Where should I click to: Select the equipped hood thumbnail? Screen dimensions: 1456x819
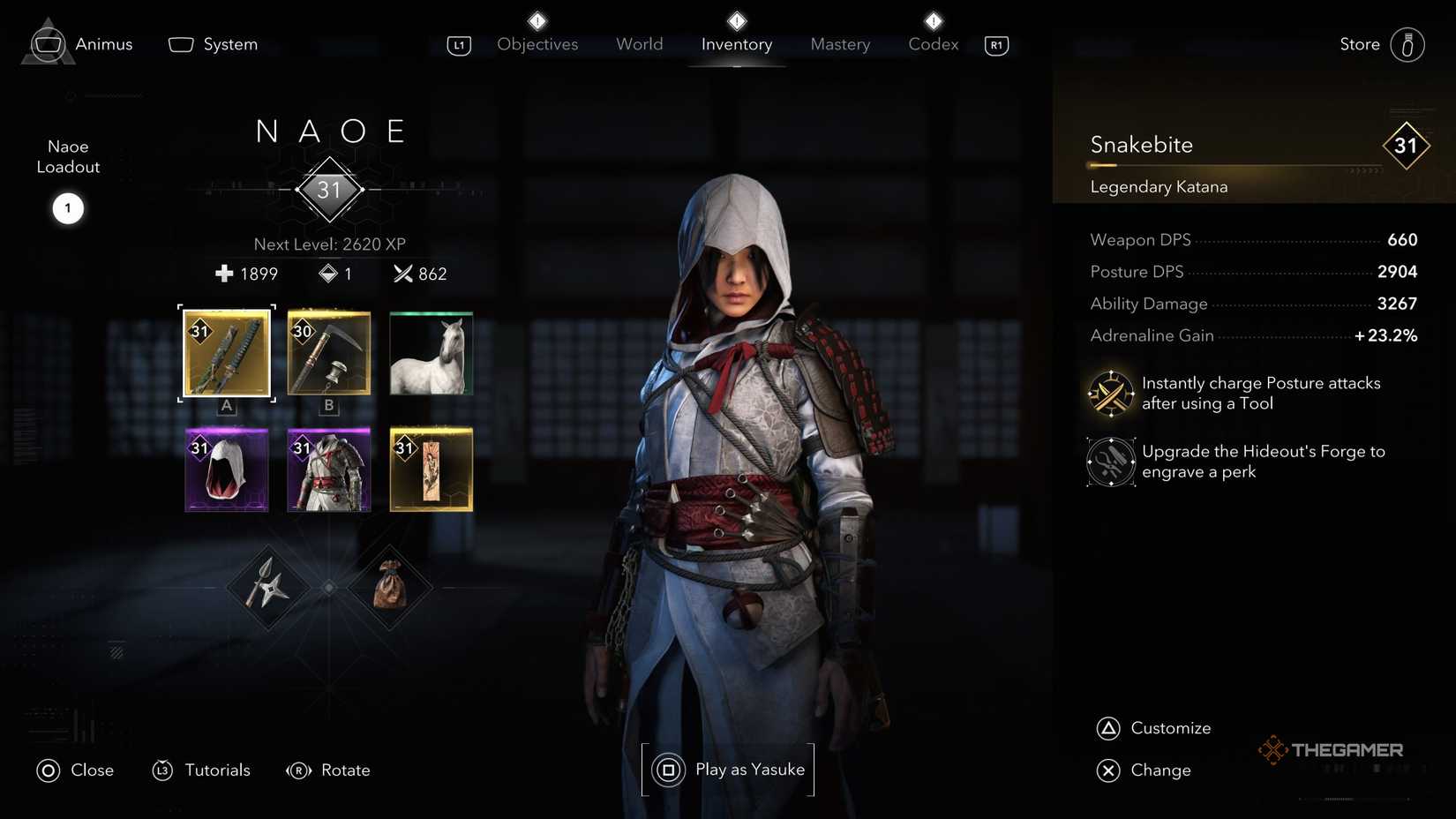click(x=226, y=470)
